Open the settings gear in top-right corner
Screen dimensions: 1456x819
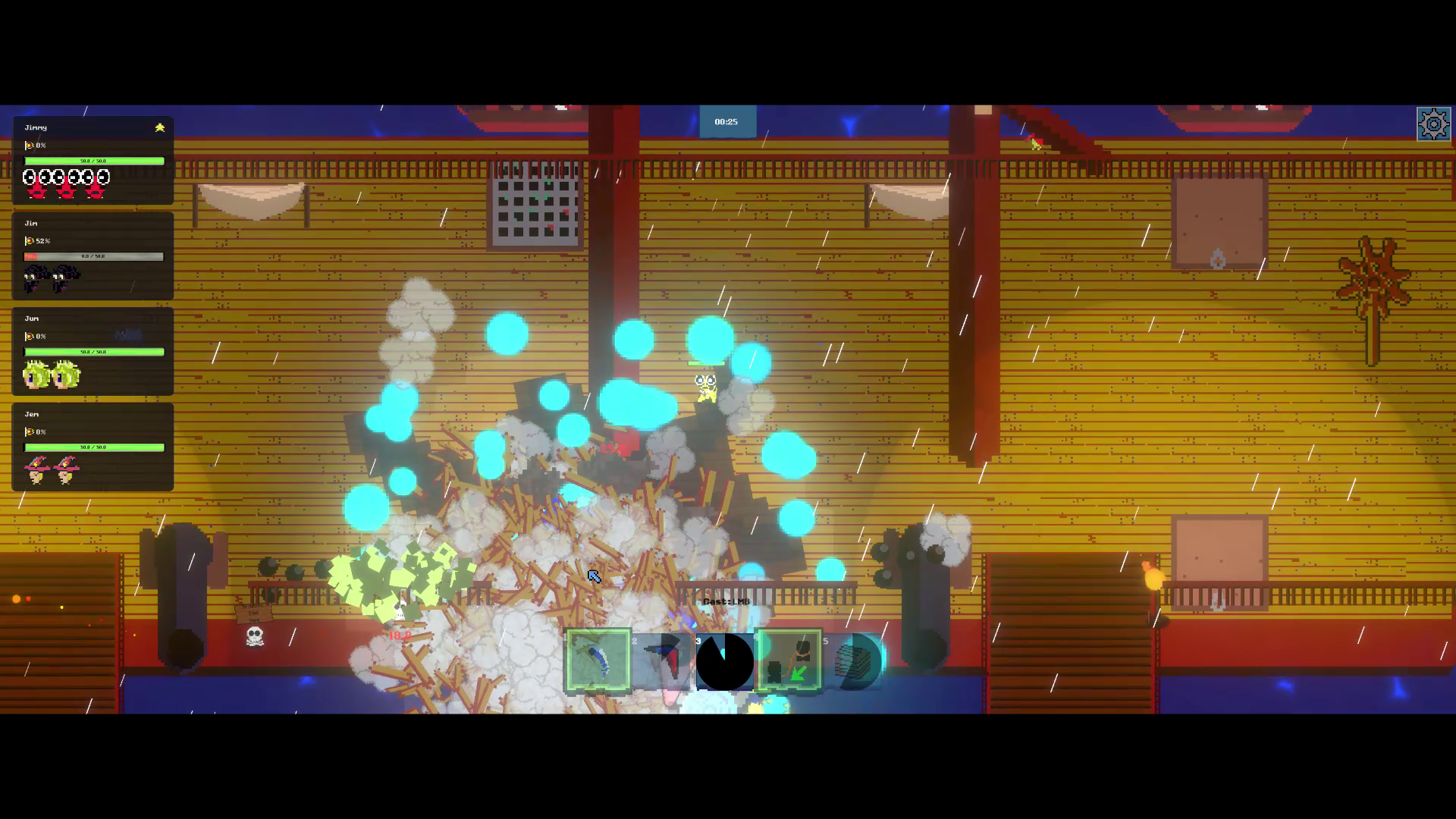(x=1436, y=122)
